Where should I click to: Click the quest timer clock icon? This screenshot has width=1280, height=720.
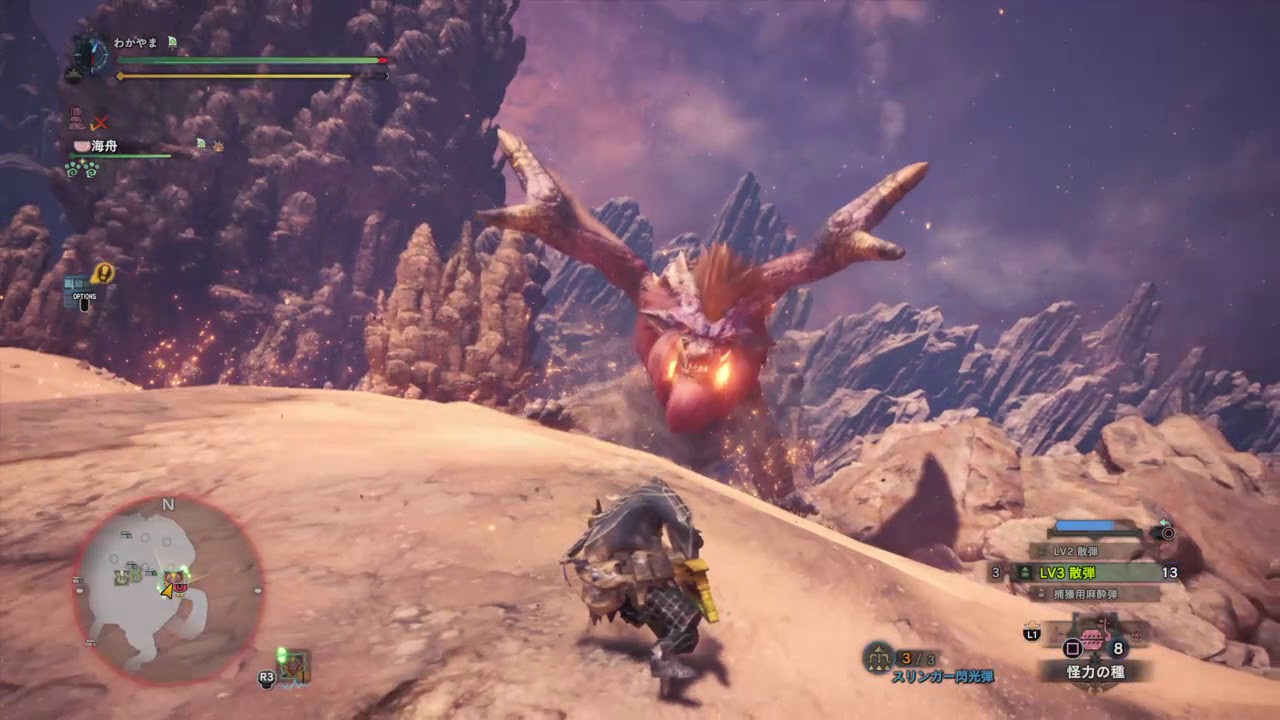89,55
